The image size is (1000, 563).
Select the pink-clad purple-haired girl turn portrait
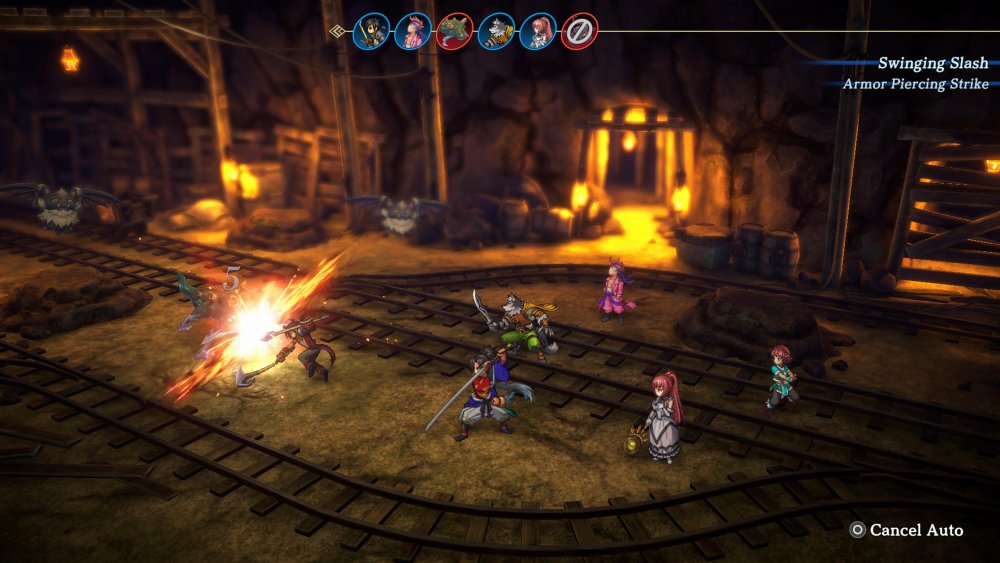412,31
